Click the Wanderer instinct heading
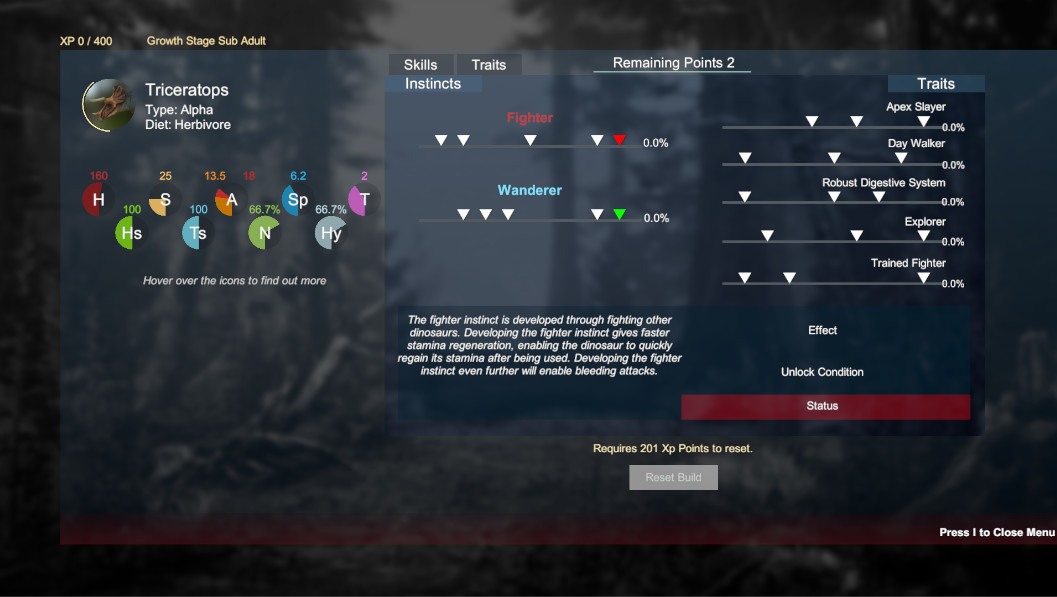 click(529, 190)
